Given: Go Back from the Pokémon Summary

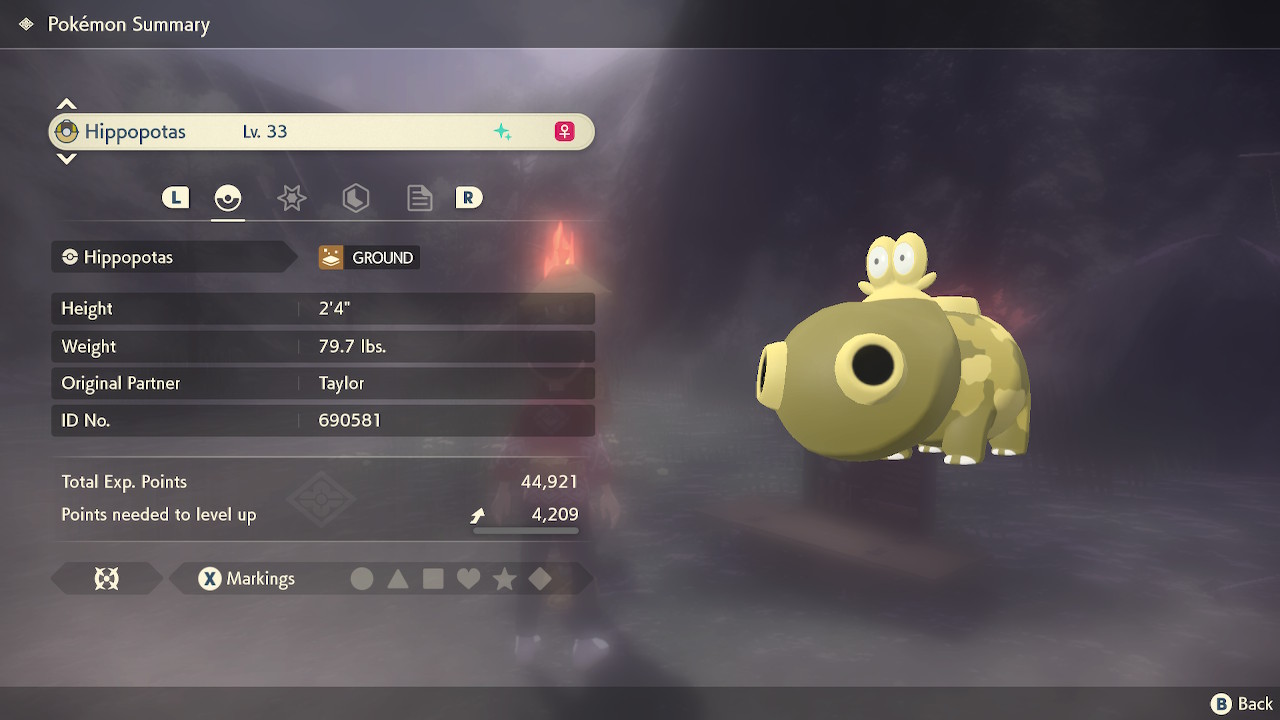Looking at the screenshot, I should point(1243,704).
